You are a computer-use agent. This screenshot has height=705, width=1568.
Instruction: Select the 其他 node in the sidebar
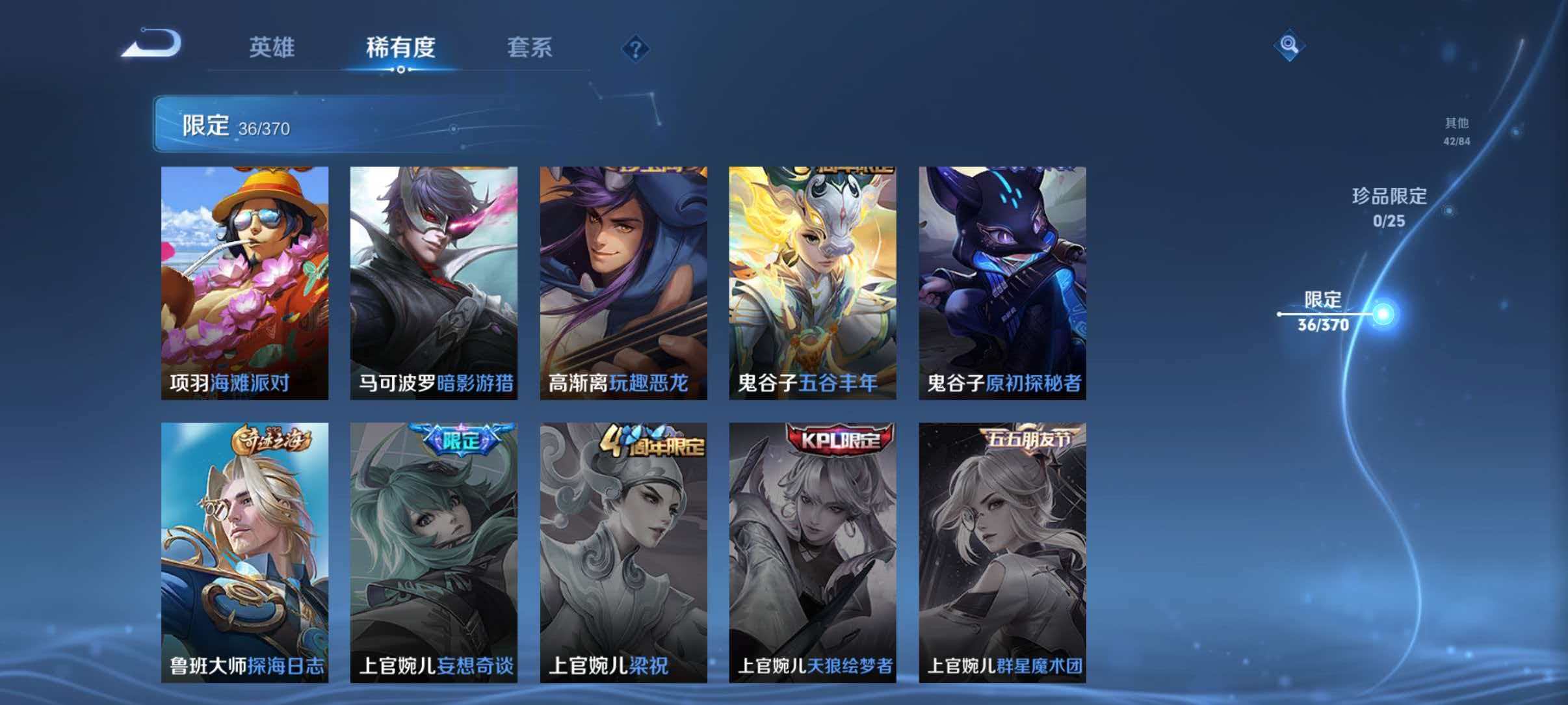pos(1457,129)
